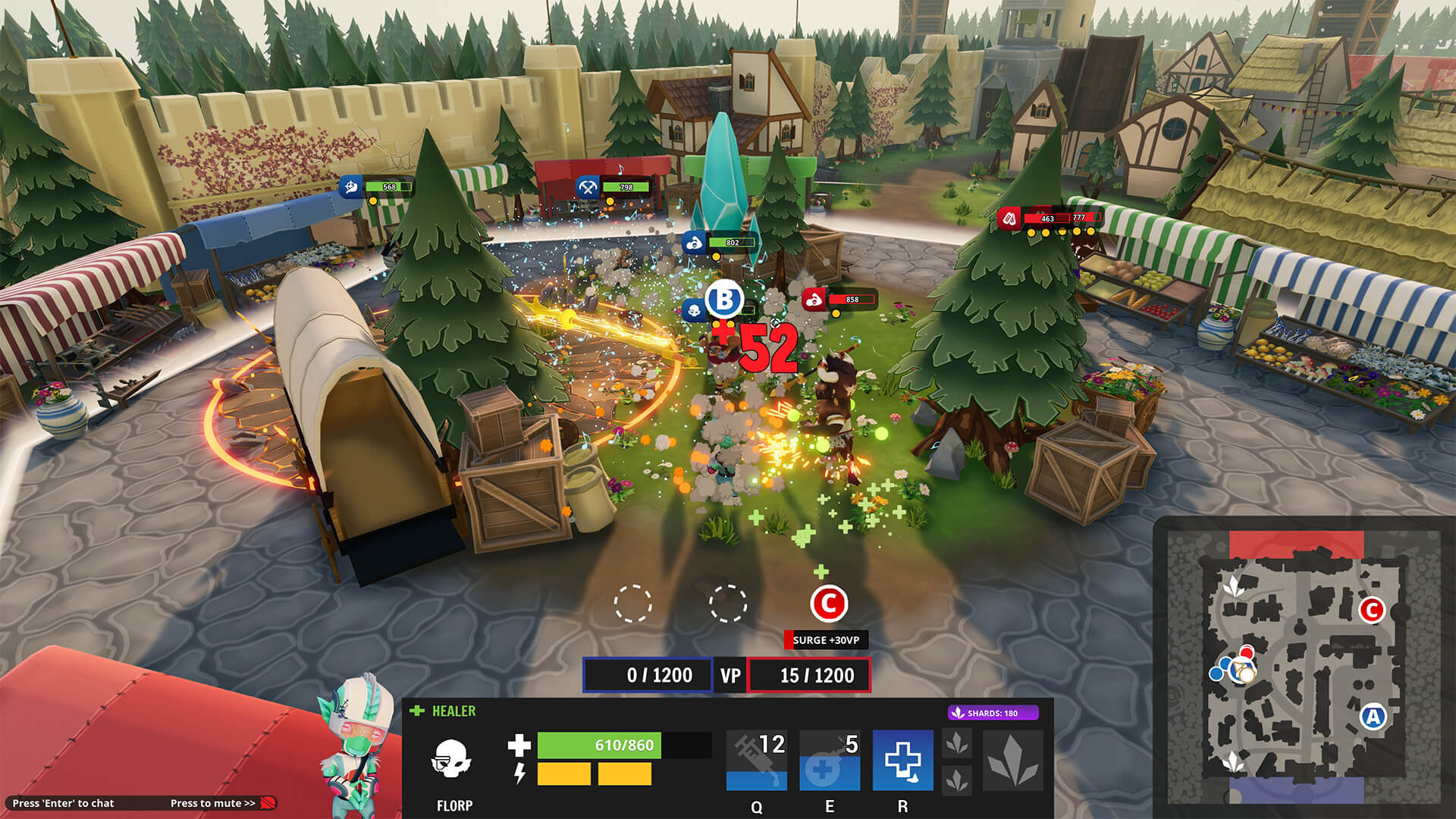Use the healing bomb ability on E

829,760
